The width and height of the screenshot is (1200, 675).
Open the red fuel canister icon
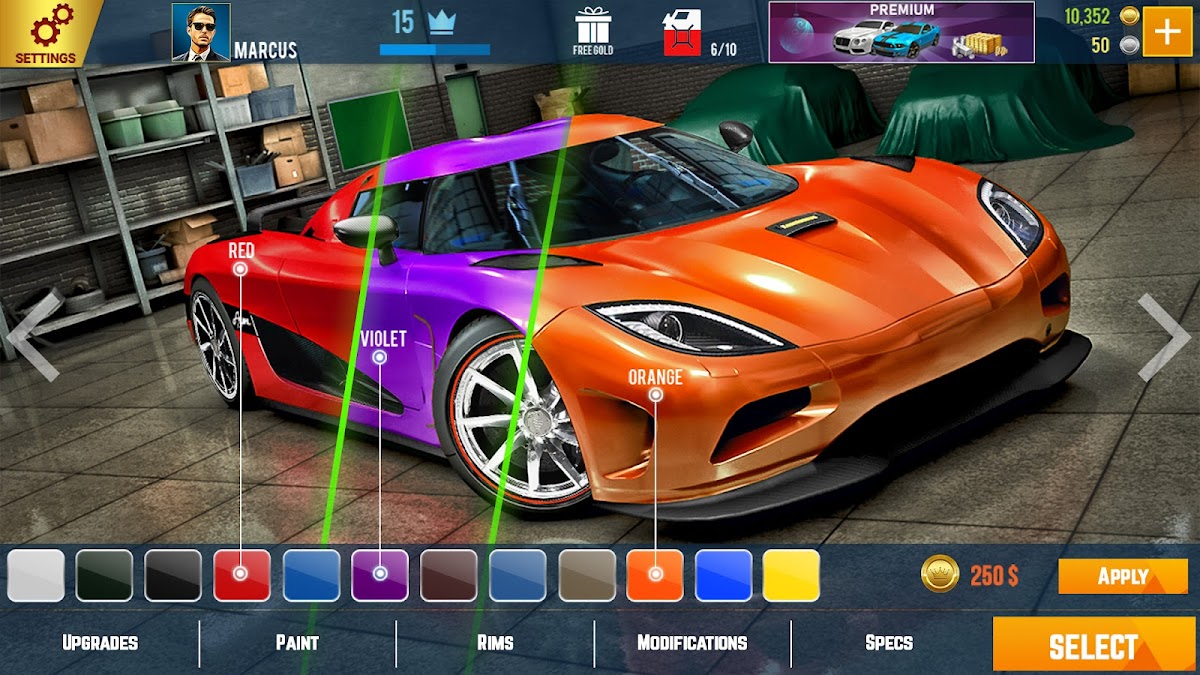click(x=682, y=33)
